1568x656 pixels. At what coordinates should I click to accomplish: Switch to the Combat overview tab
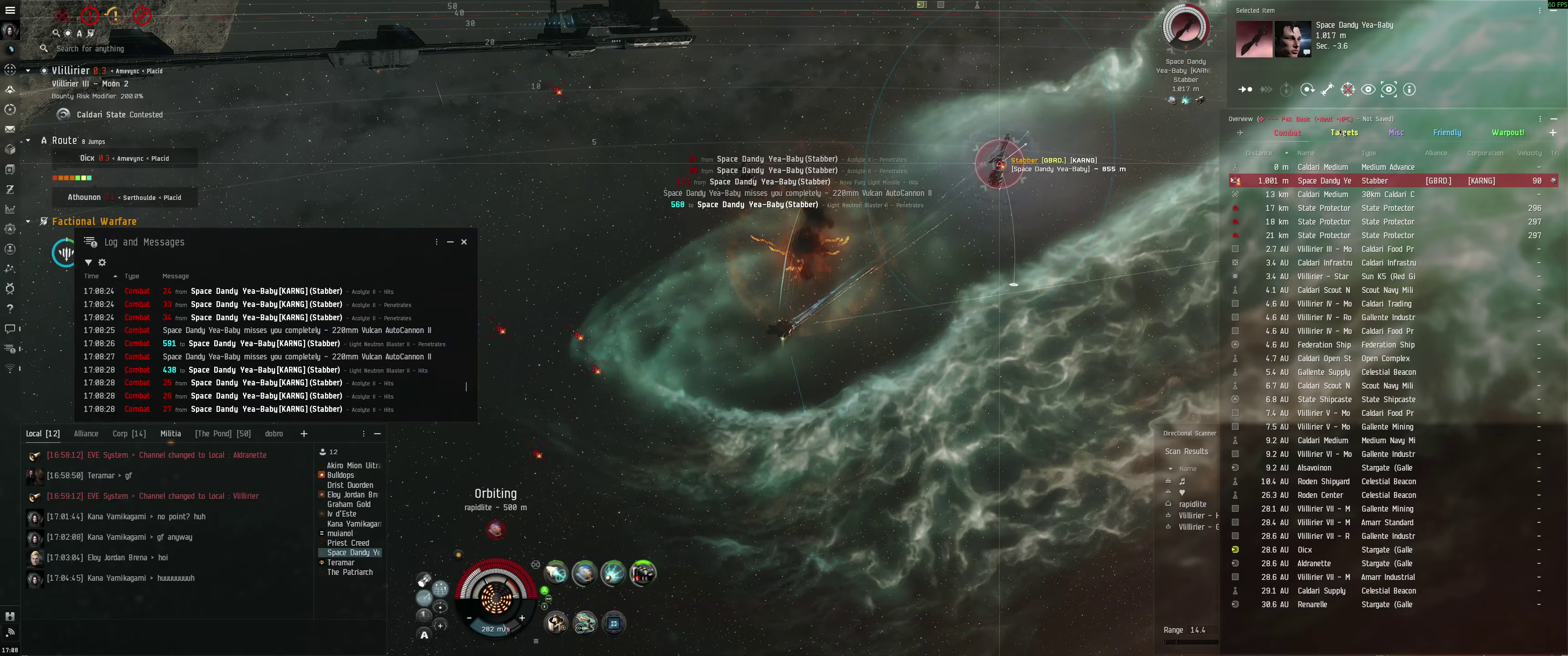click(1287, 133)
